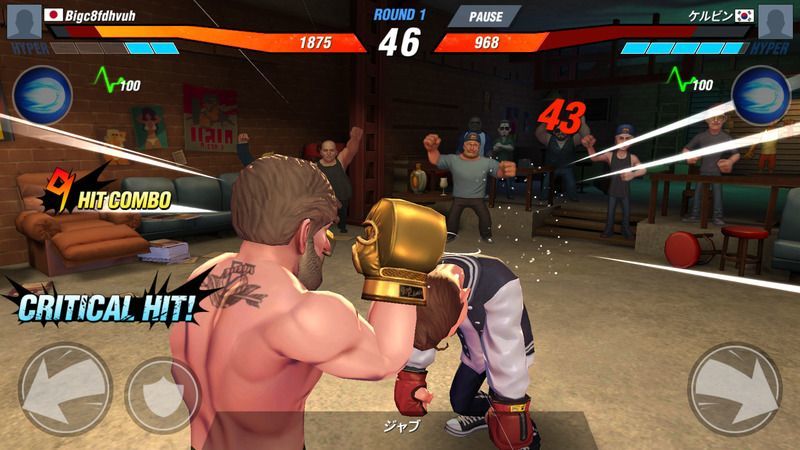Select Bigc8fdhvuh's player avatar
Image resolution: width=800 pixels, height=450 pixels.
click(x=22, y=21)
